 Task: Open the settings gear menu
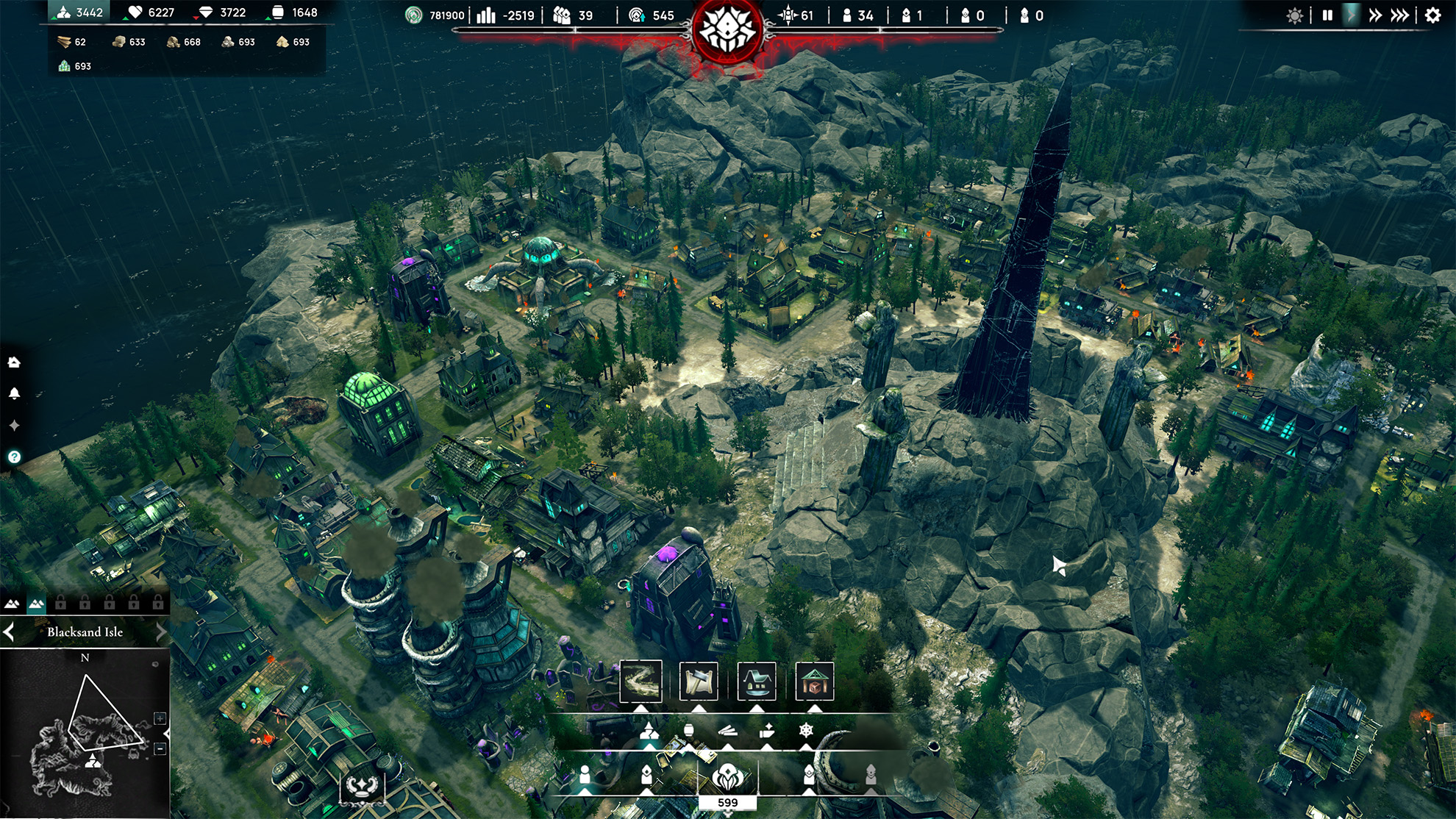(x=1432, y=15)
